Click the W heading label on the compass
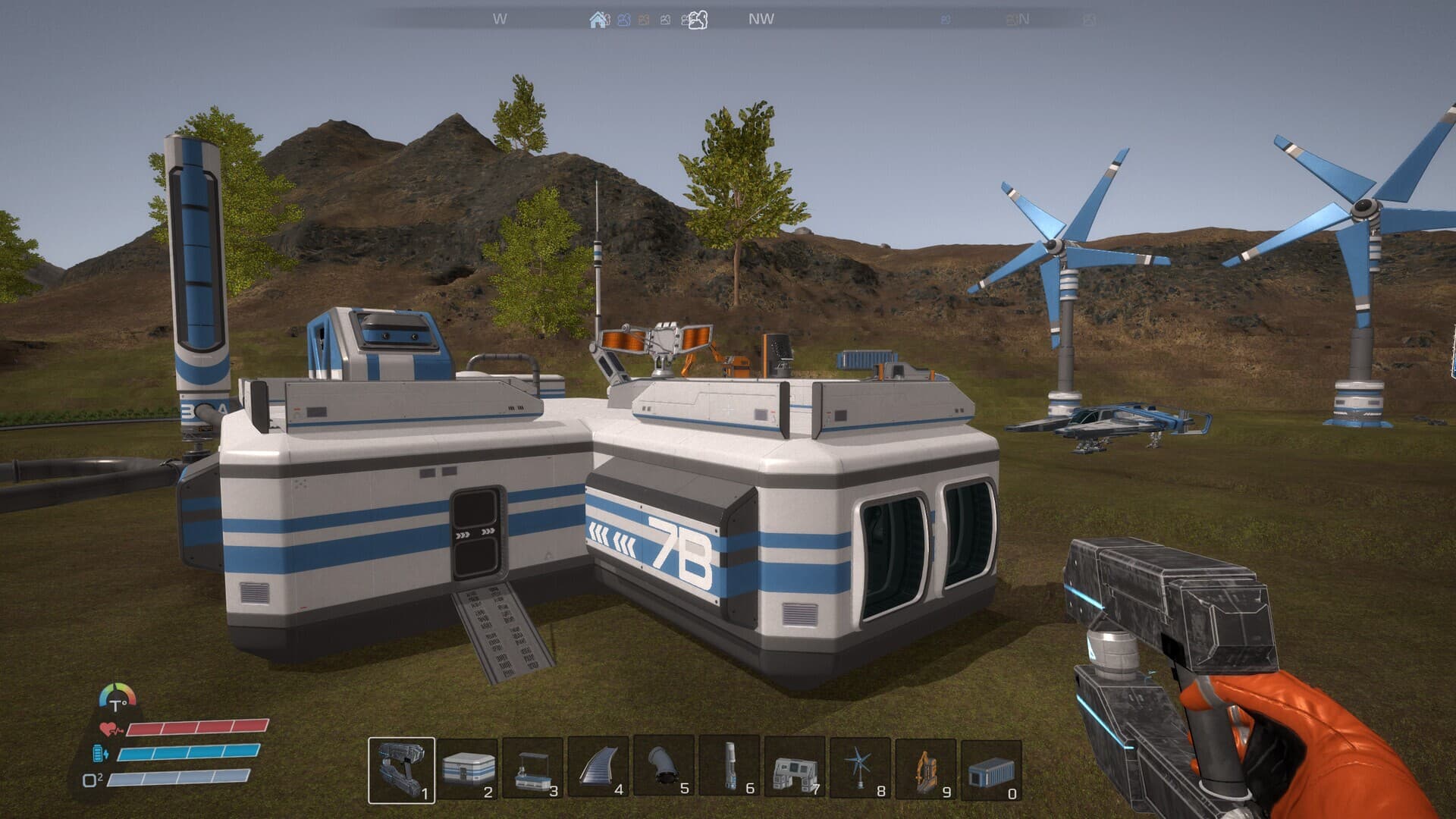Image resolution: width=1456 pixels, height=819 pixels. click(x=500, y=18)
